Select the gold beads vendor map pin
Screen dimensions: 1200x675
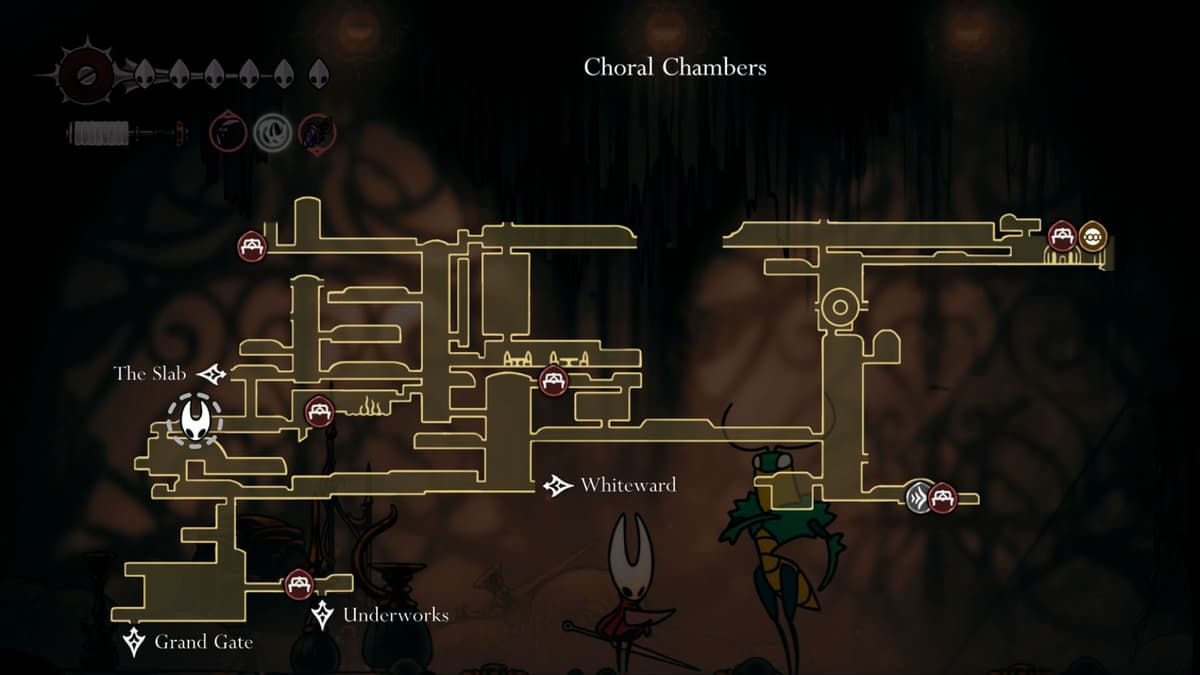coord(1093,237)
